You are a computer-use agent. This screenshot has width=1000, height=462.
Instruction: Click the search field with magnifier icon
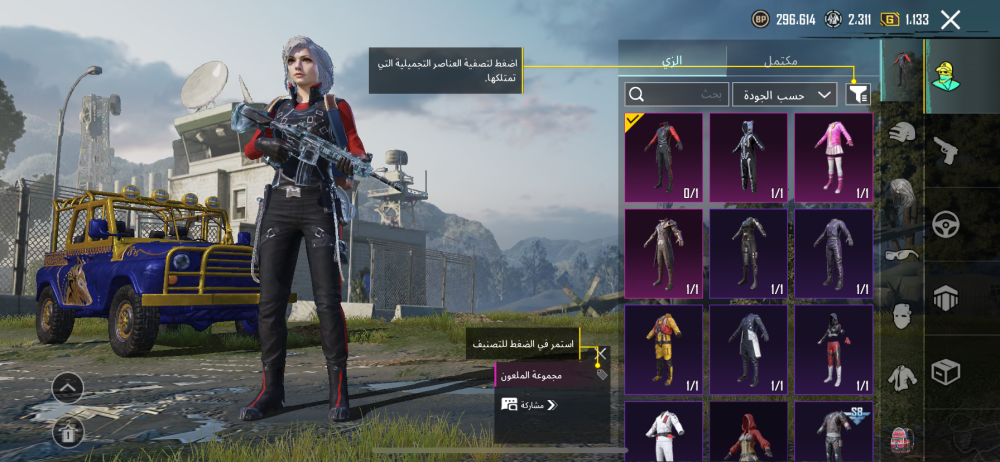tap(677, 94)
